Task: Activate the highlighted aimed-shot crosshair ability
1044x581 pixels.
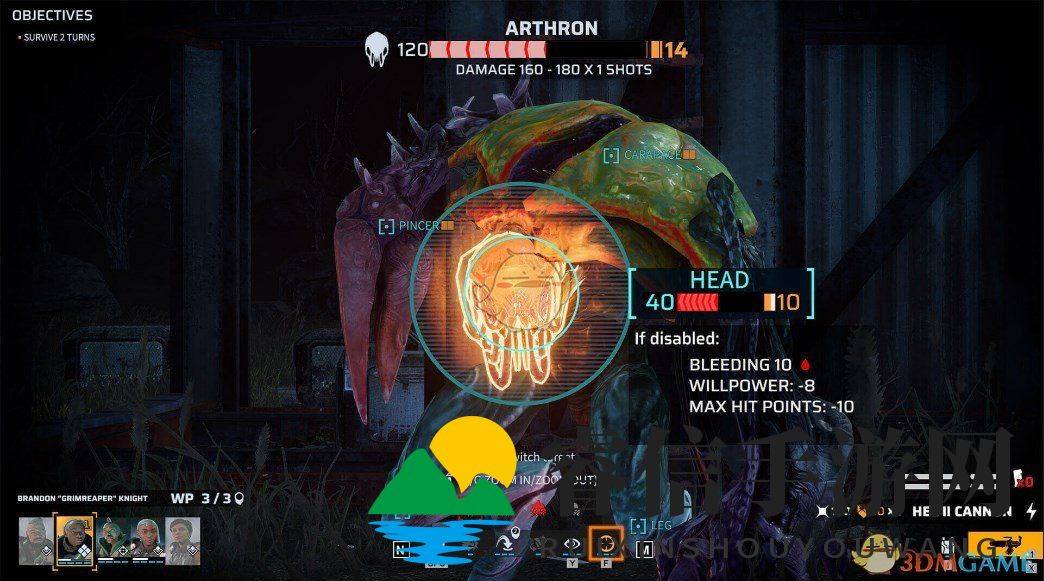Action: tap(605, 543)
